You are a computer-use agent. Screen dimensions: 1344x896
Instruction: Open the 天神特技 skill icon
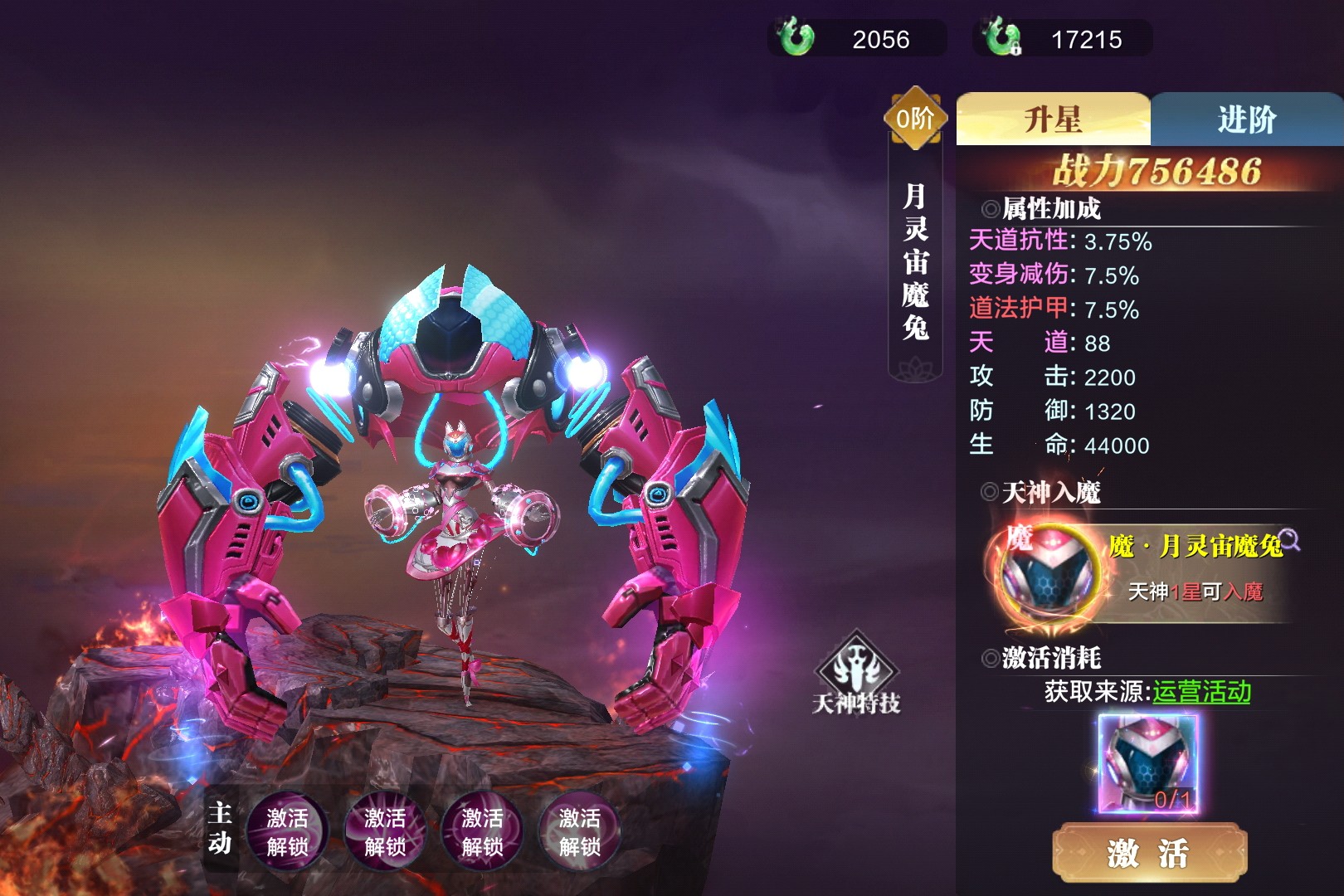click(856, 674)
